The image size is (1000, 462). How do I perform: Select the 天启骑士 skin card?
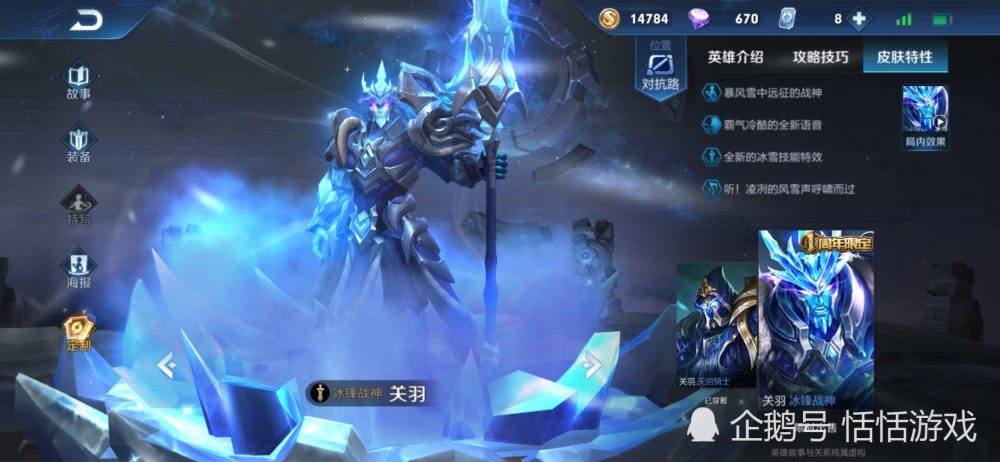(715, 335)
